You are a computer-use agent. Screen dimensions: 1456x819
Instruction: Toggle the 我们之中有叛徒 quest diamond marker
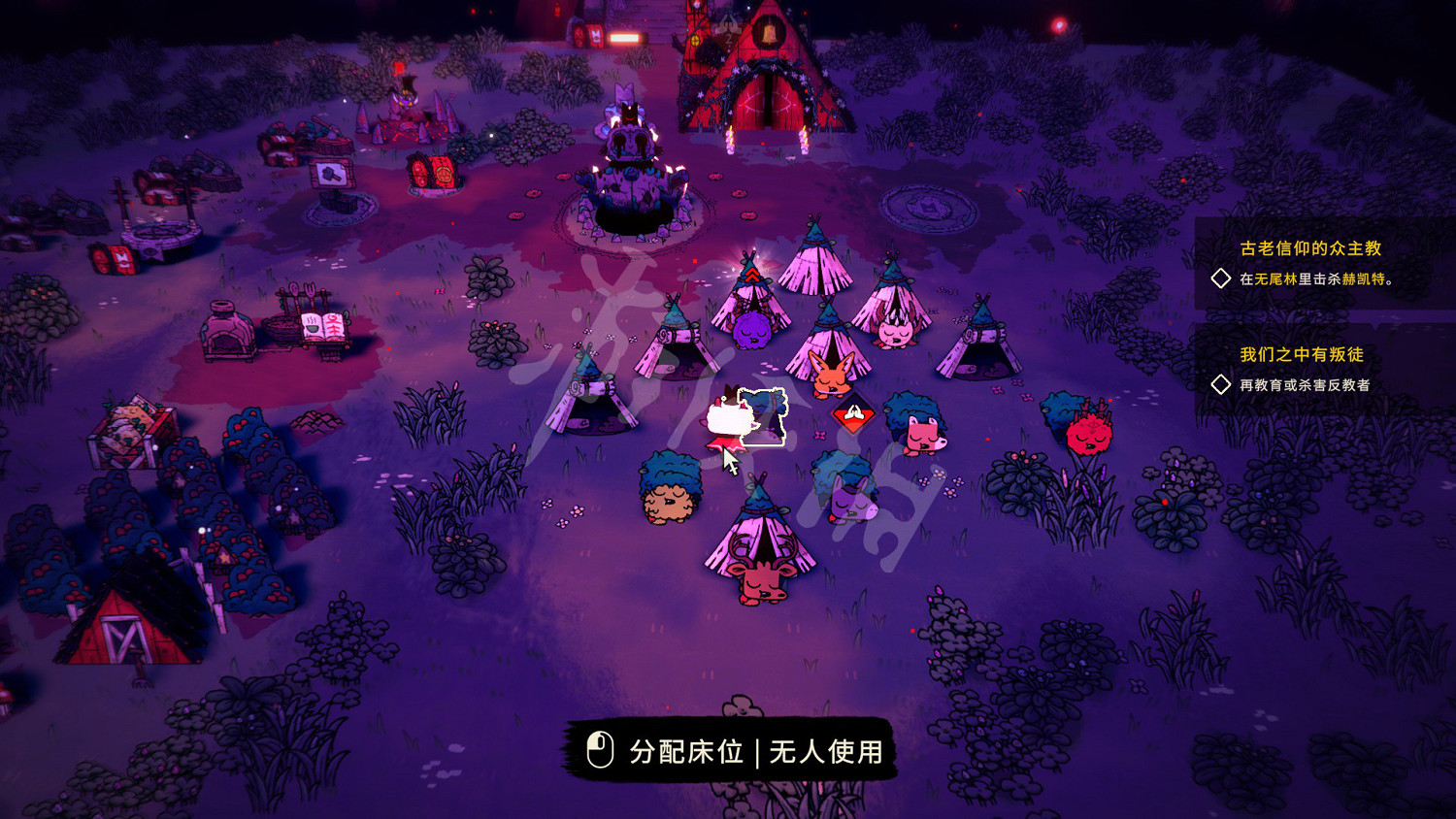coord(1221,385)
